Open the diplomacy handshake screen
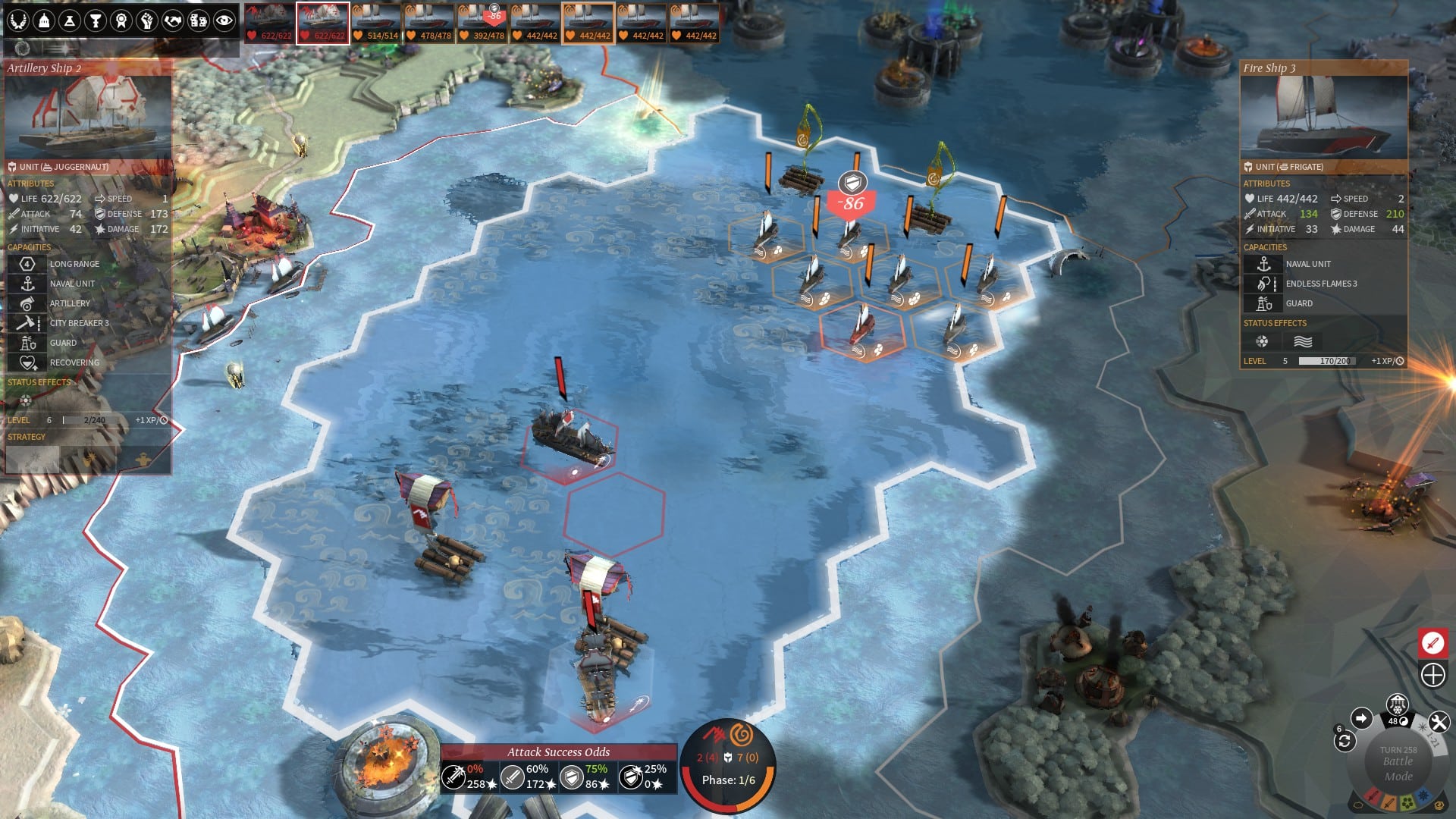The image size is (1456, 819). [x=172, y=20]
